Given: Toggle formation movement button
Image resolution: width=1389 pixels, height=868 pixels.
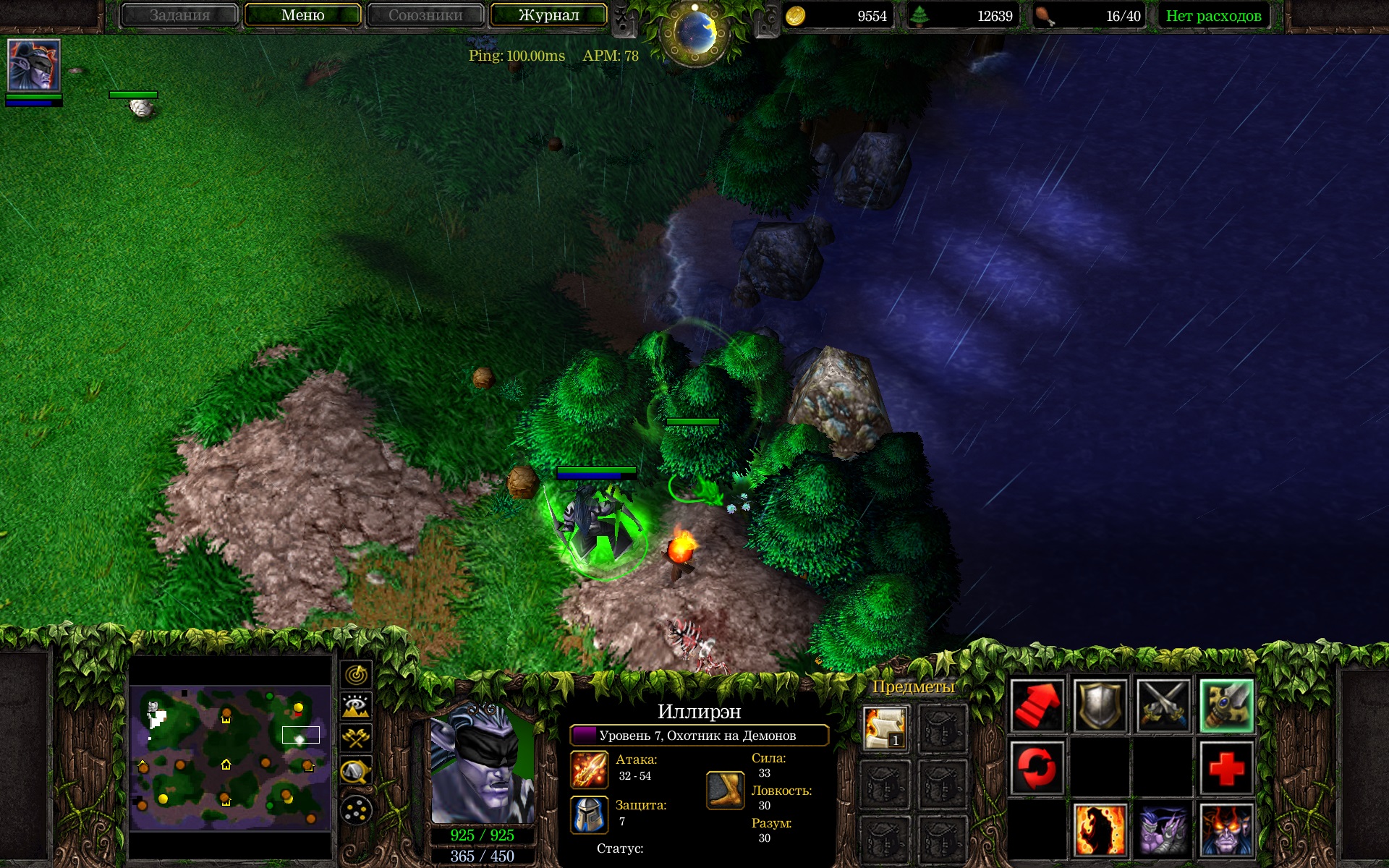Looking at the screenshot, I should pyautogui.click(x=356, y=810).
